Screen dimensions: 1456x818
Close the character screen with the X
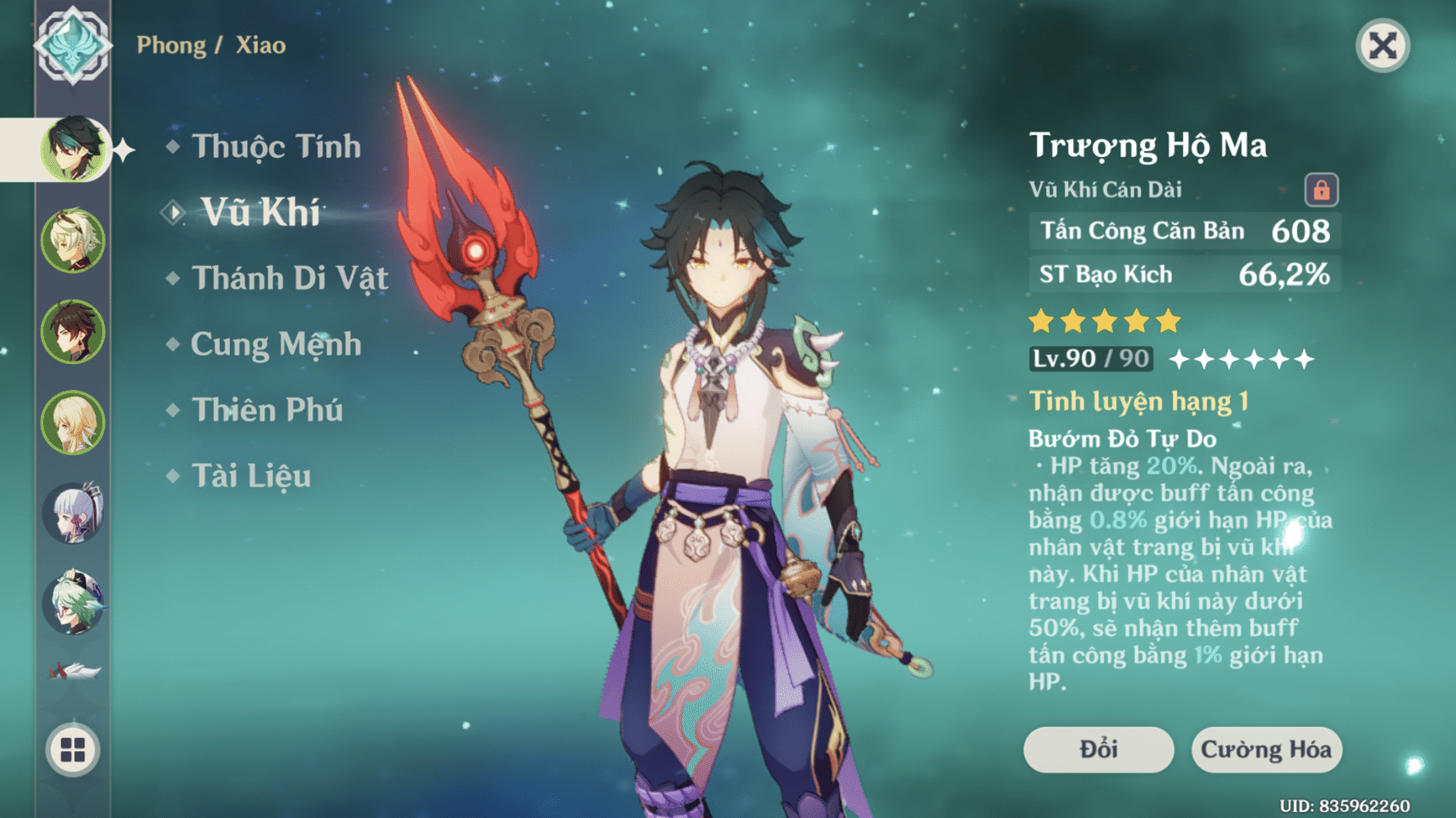point(1385,47)
